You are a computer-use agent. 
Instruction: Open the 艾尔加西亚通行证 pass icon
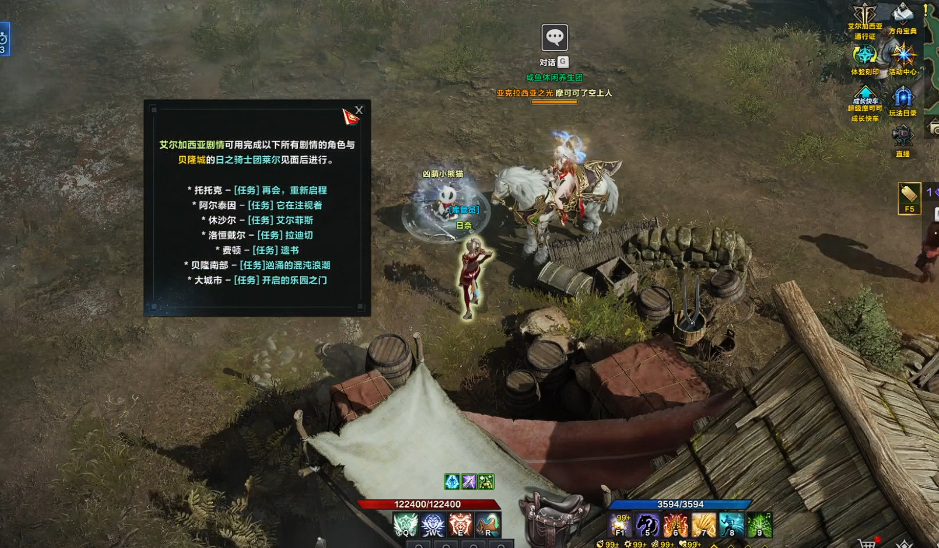[x=864, y=17]
